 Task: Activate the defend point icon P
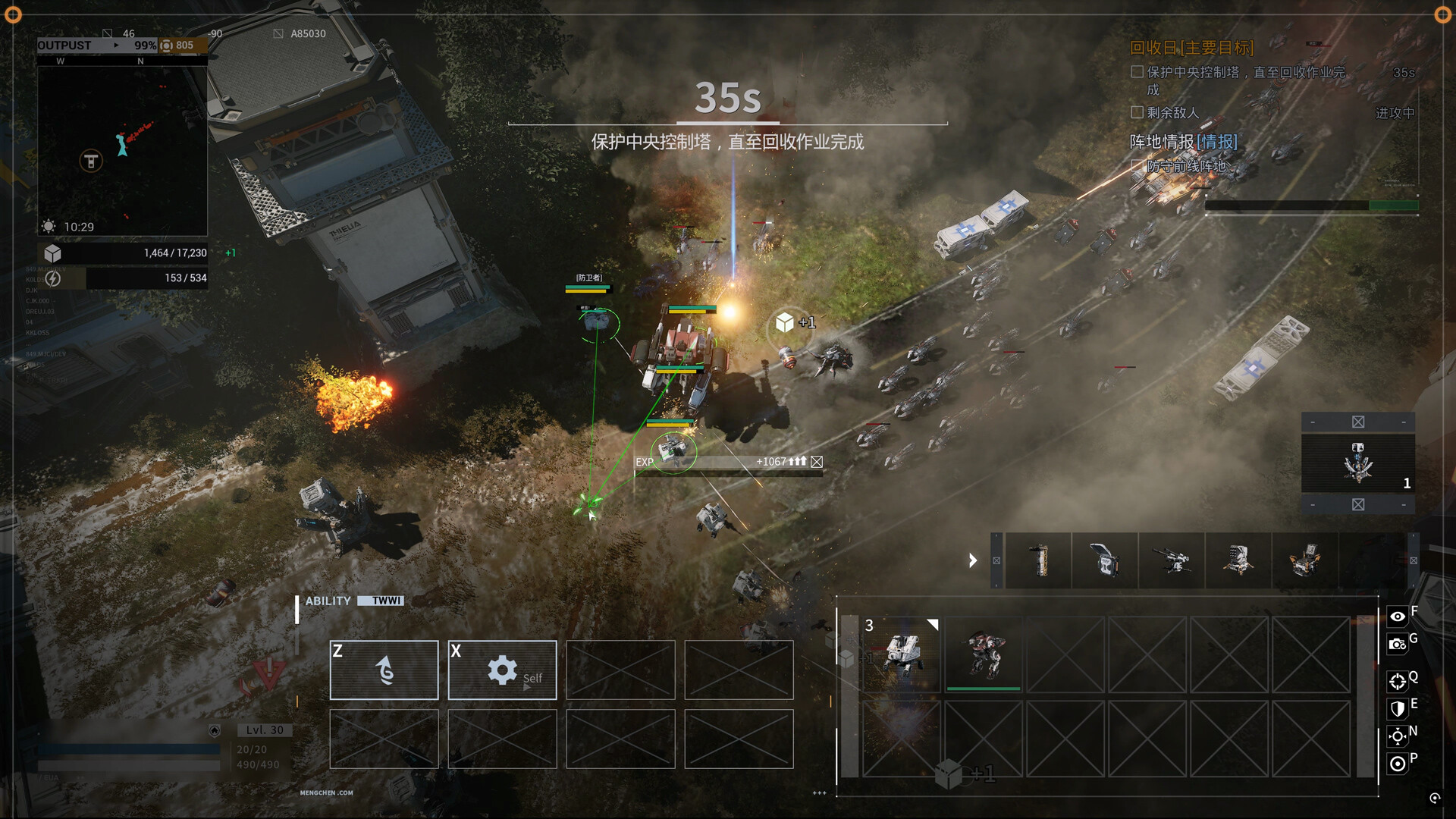(1398, 764)
